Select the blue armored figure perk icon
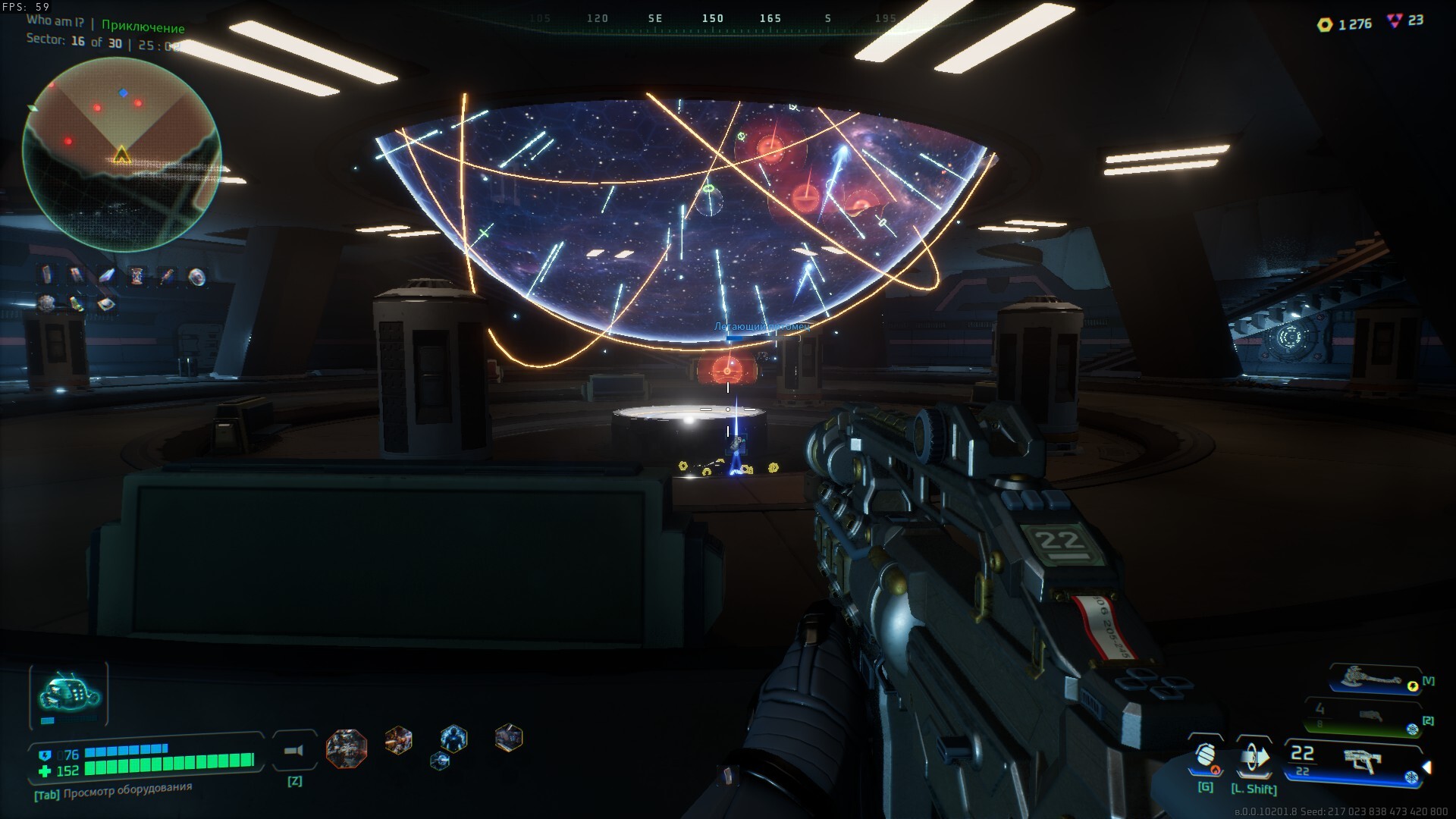The image size is (1456, 819). click(453, 737)
